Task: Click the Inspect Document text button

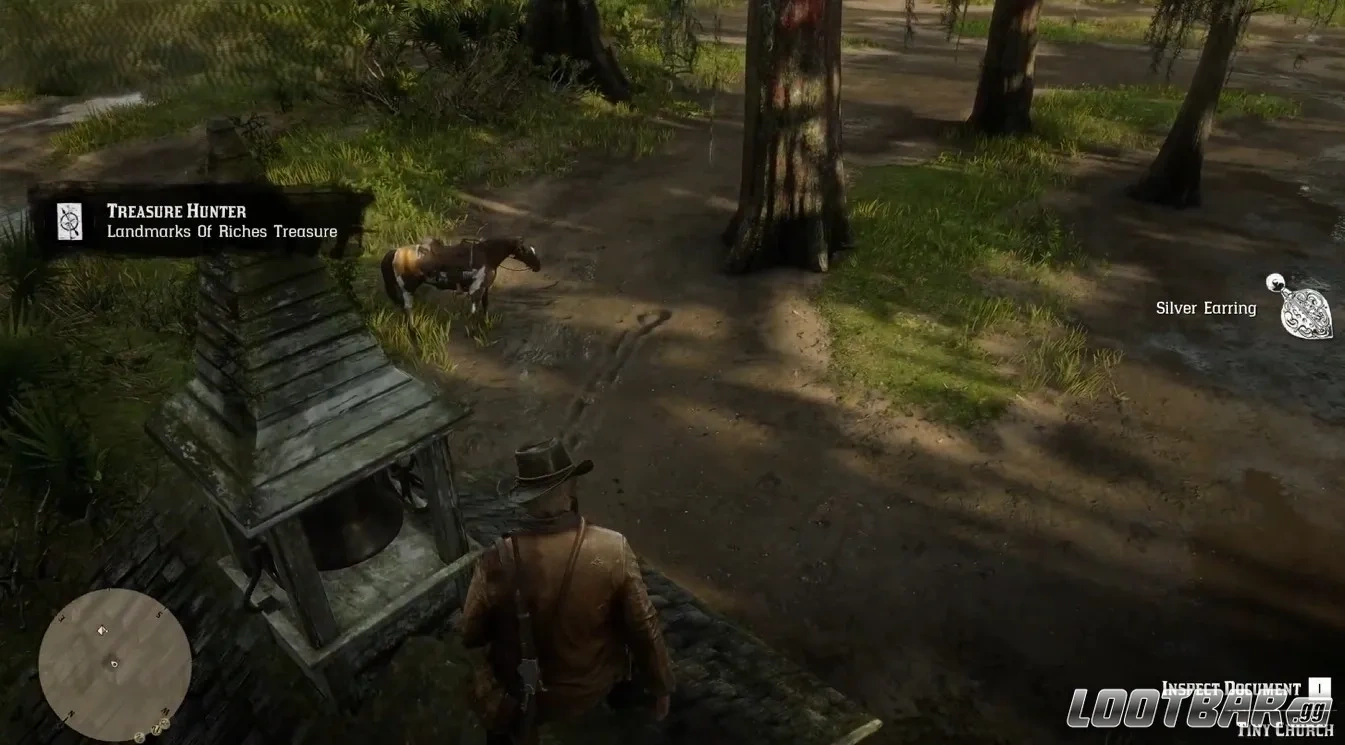Action: point(1231,687)
